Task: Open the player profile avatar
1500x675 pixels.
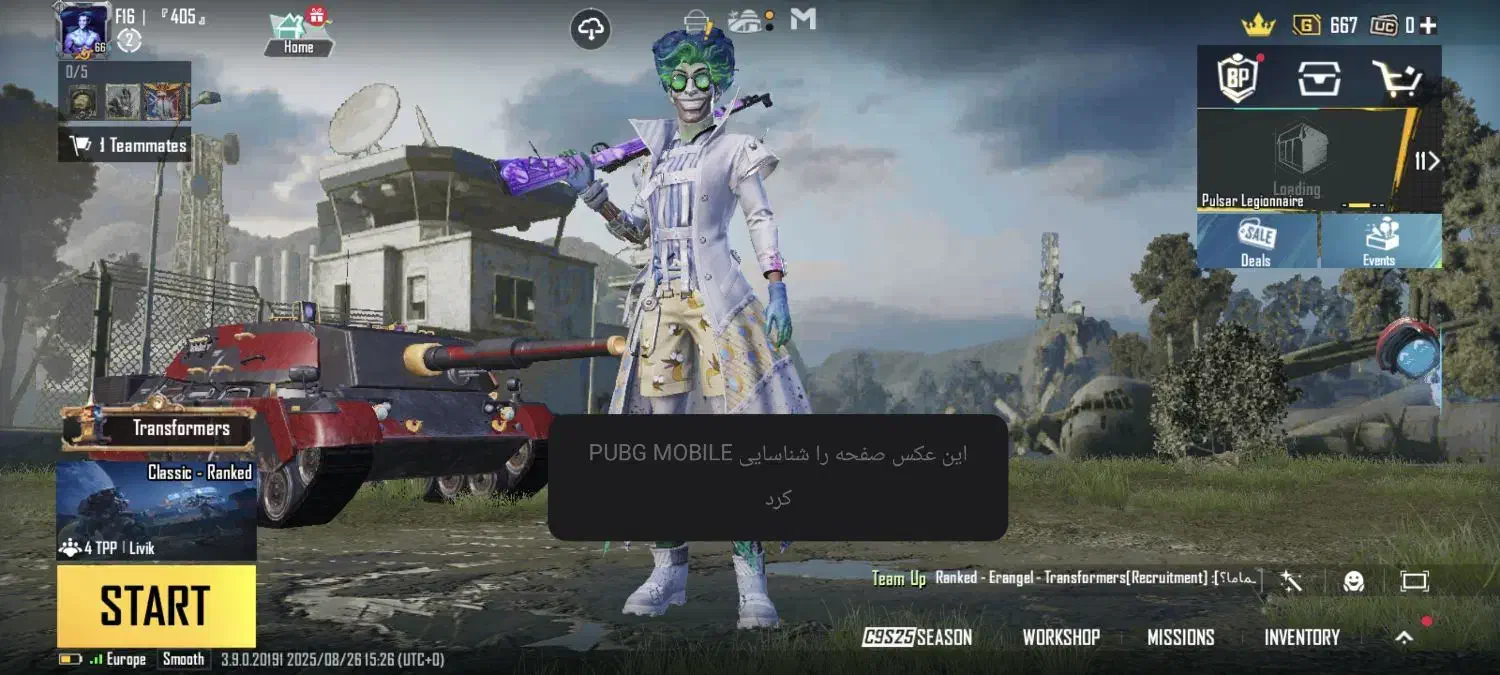Action: coord(84,29)
